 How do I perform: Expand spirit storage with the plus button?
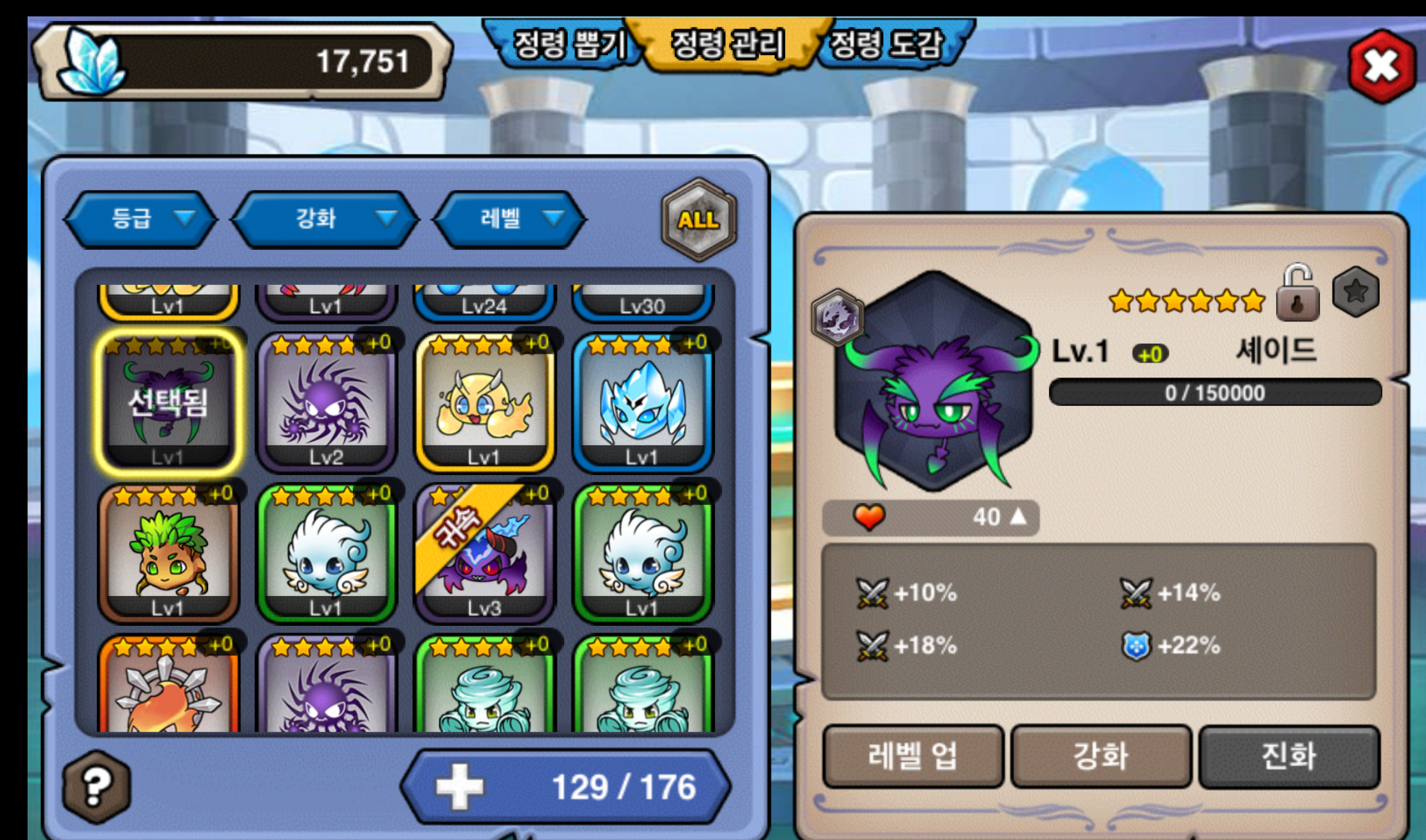[x=460, y=787]
